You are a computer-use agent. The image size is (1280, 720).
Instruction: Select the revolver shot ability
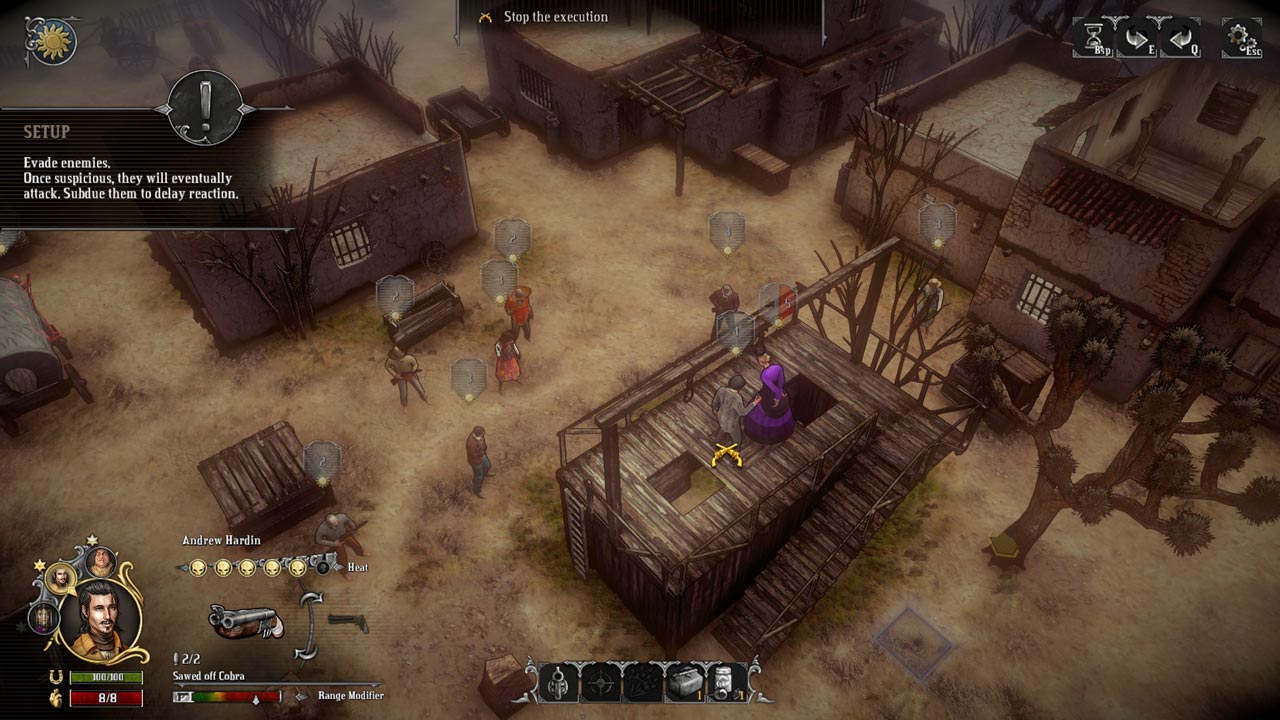click(x=559, y=683)
